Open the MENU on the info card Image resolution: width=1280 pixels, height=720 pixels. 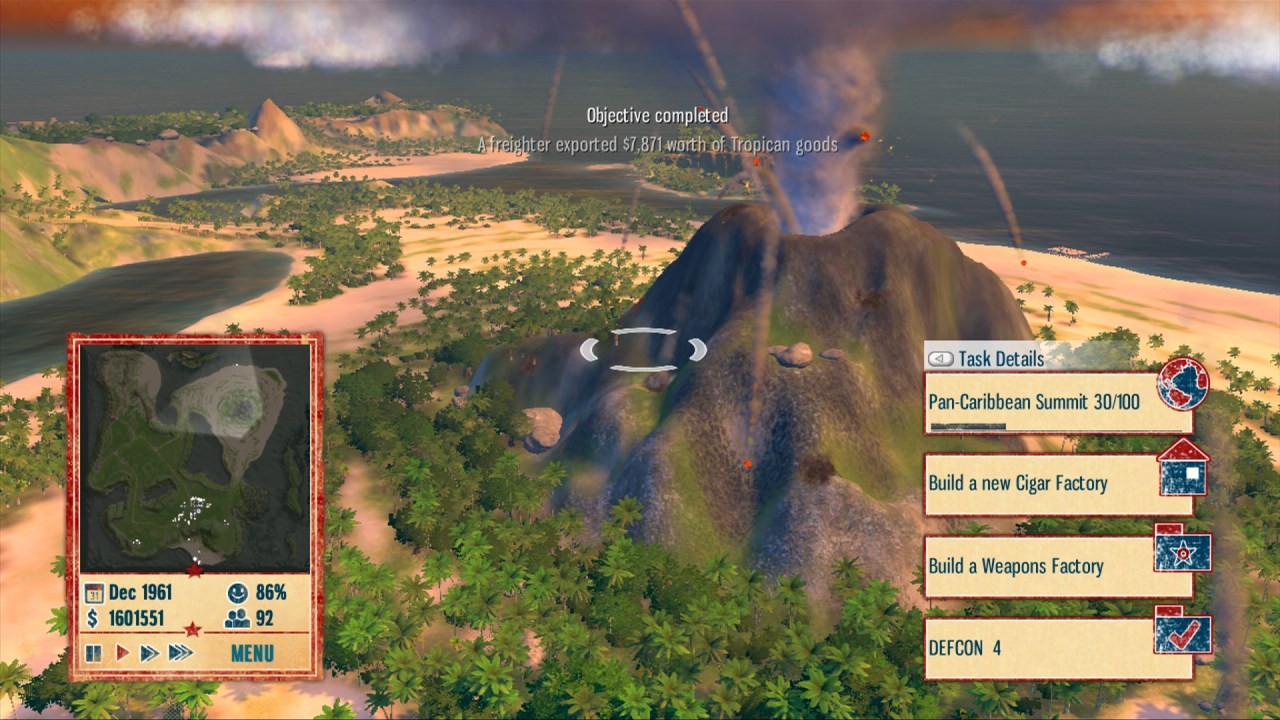pos(252,654)
